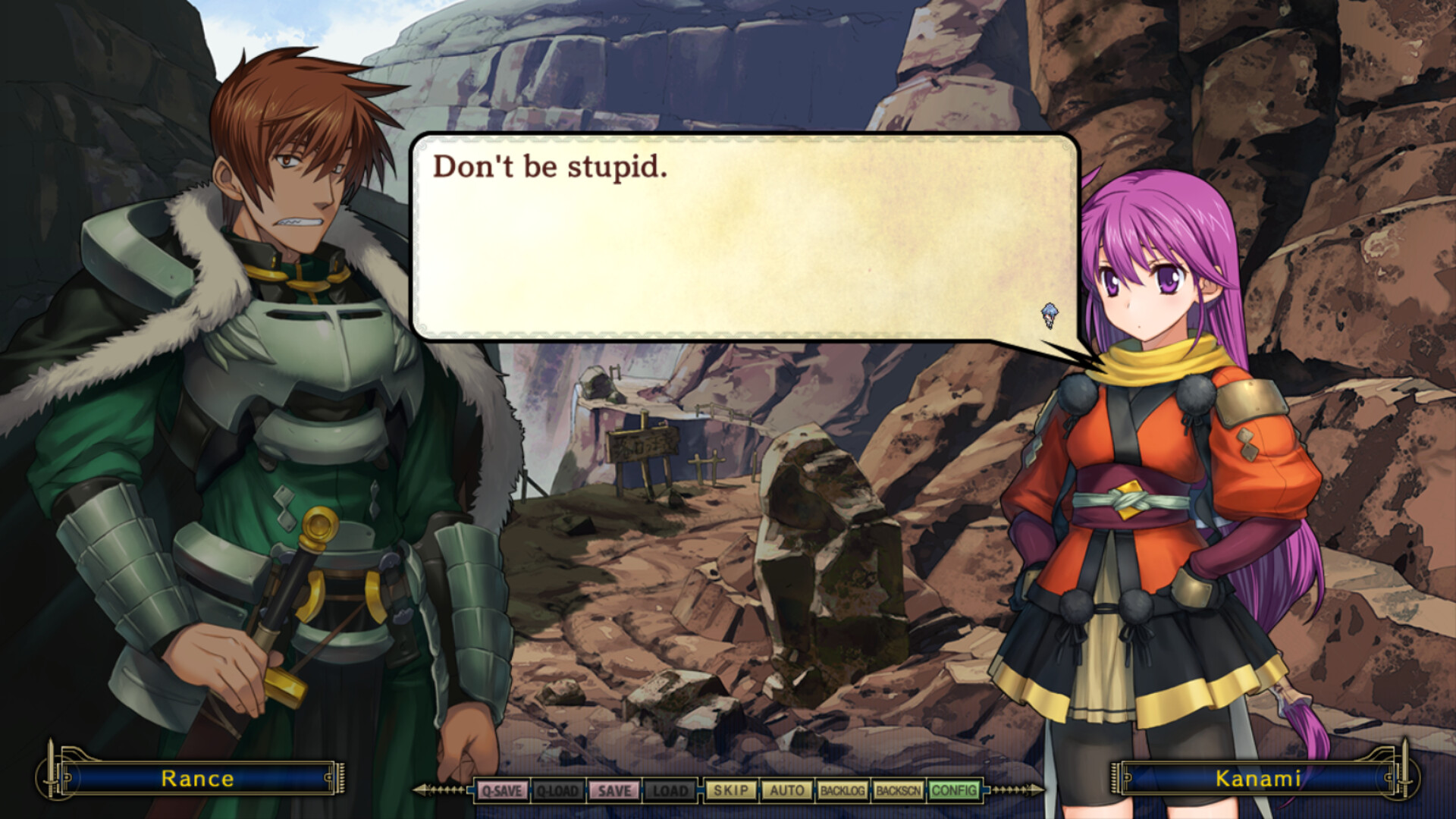
Task: Click the Q-LOAD quick load button
Action: tap(557, 790)
